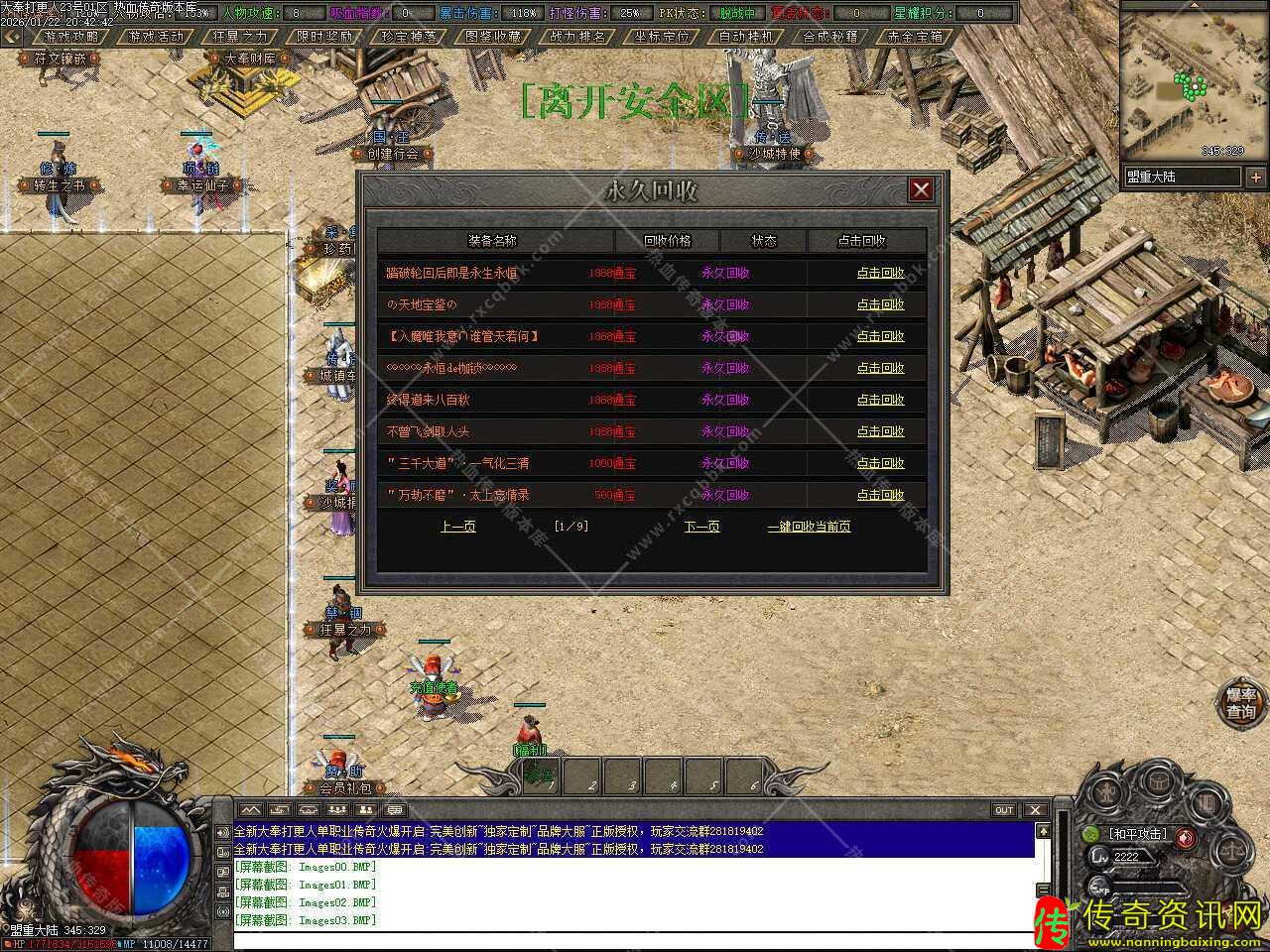Open the 爆率查询 drop-rate lookup
Viewport: 1270px width, 952px height.
[x=1241, y=703]
